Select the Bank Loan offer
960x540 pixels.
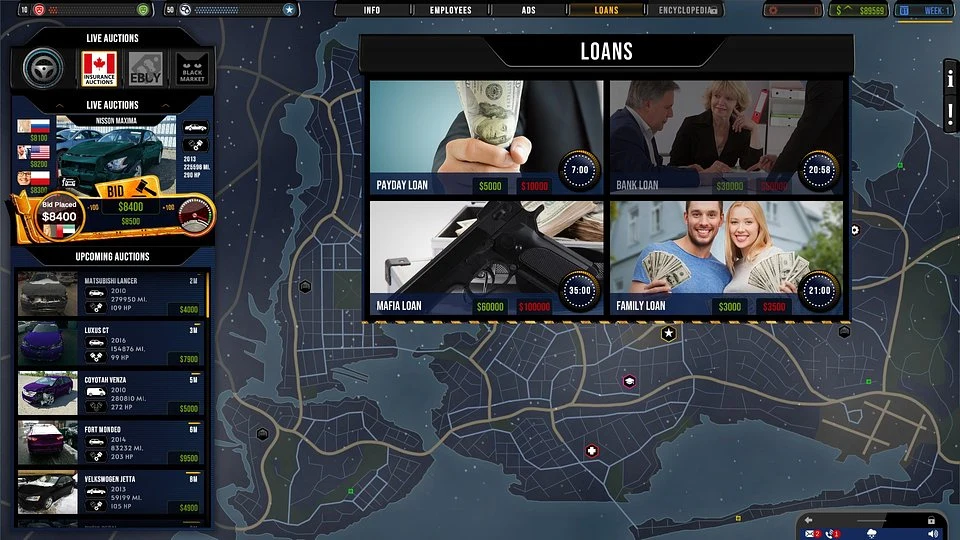pyautogui.click(x=726, y=137)
